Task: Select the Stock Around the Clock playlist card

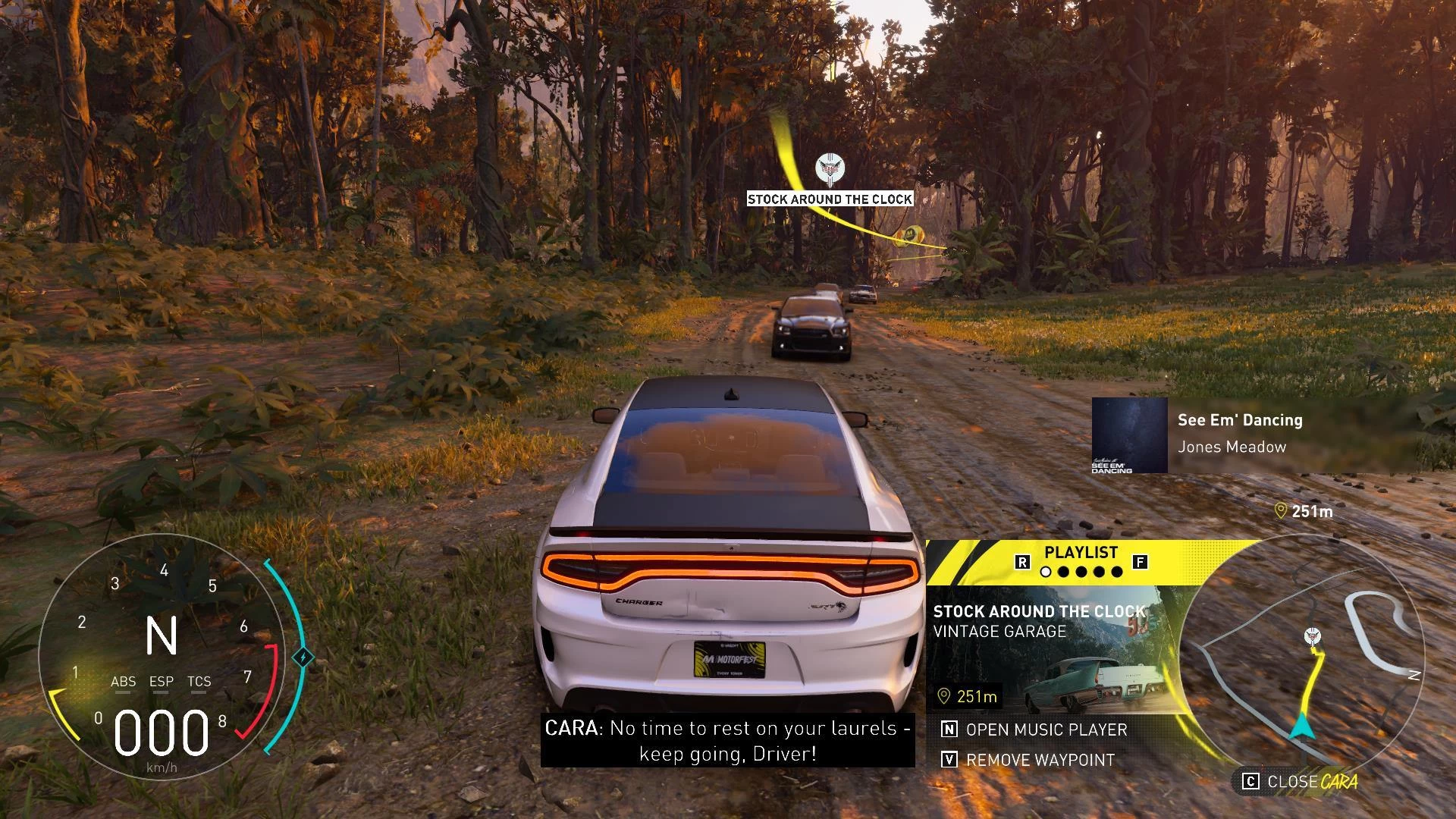Action: (1054, 649)
